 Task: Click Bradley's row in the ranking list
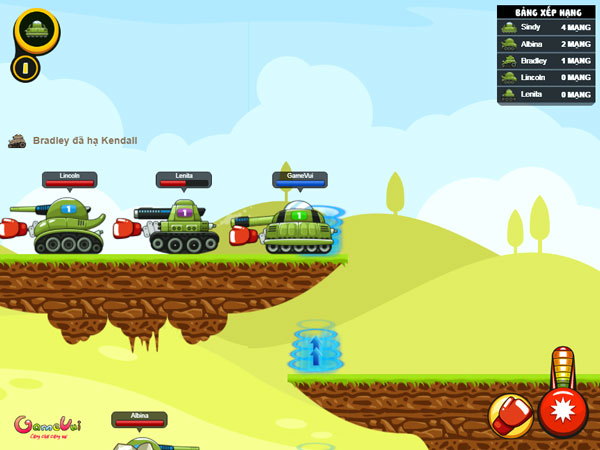pyautogui.click(x=546, y=61)
